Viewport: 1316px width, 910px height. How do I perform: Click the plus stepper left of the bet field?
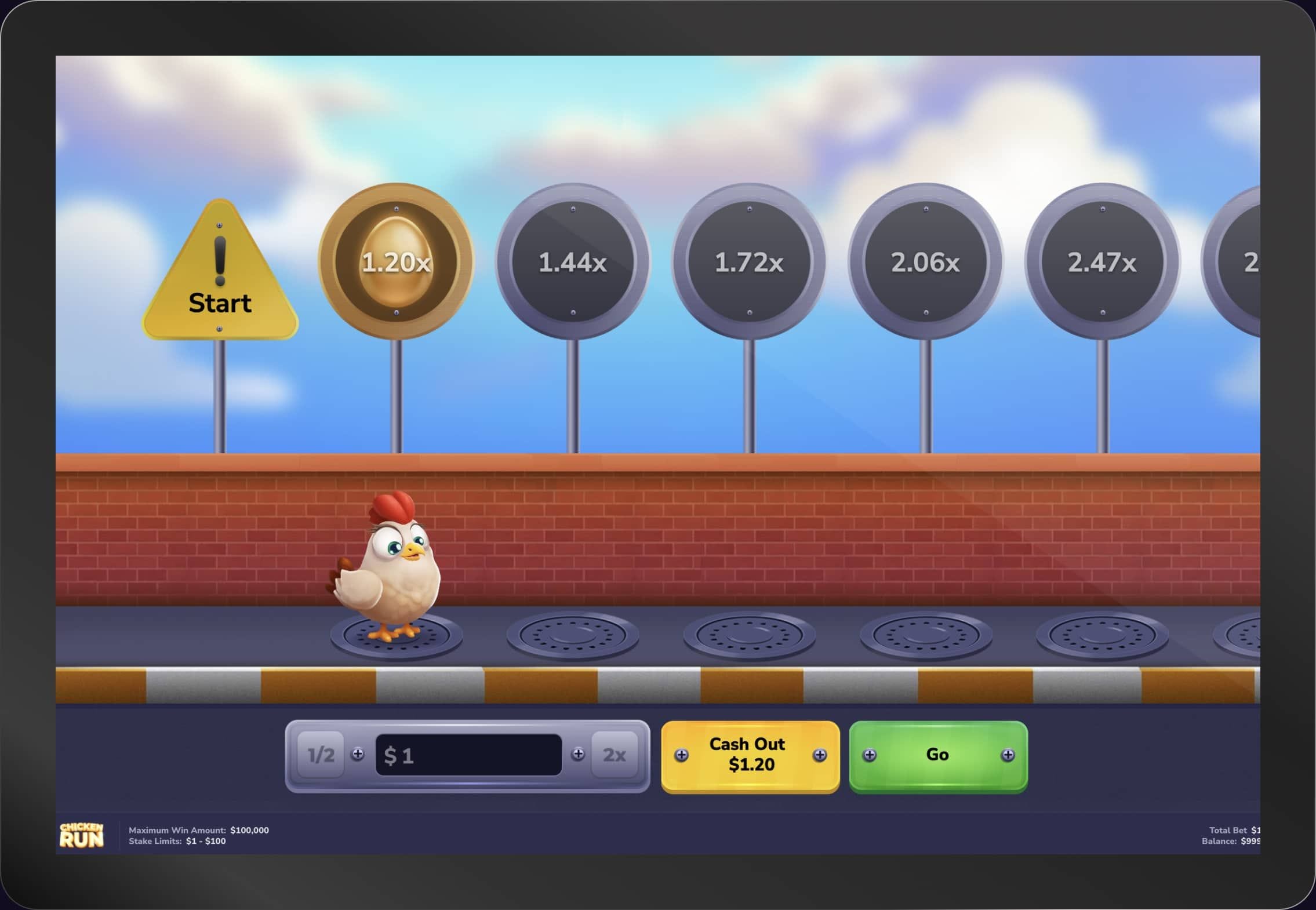click(359, 755)
